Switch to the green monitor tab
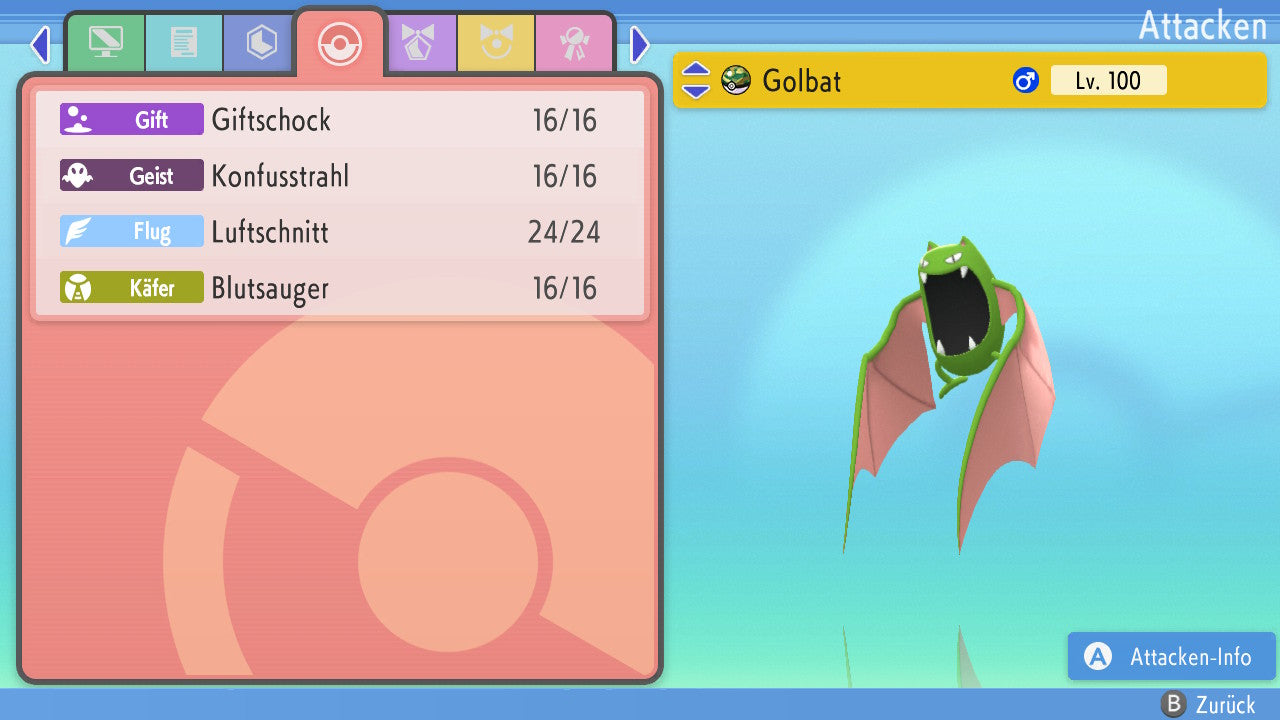Image resolution: width=1280 pixels, height=720 pixels. click(x=106, y=43)
